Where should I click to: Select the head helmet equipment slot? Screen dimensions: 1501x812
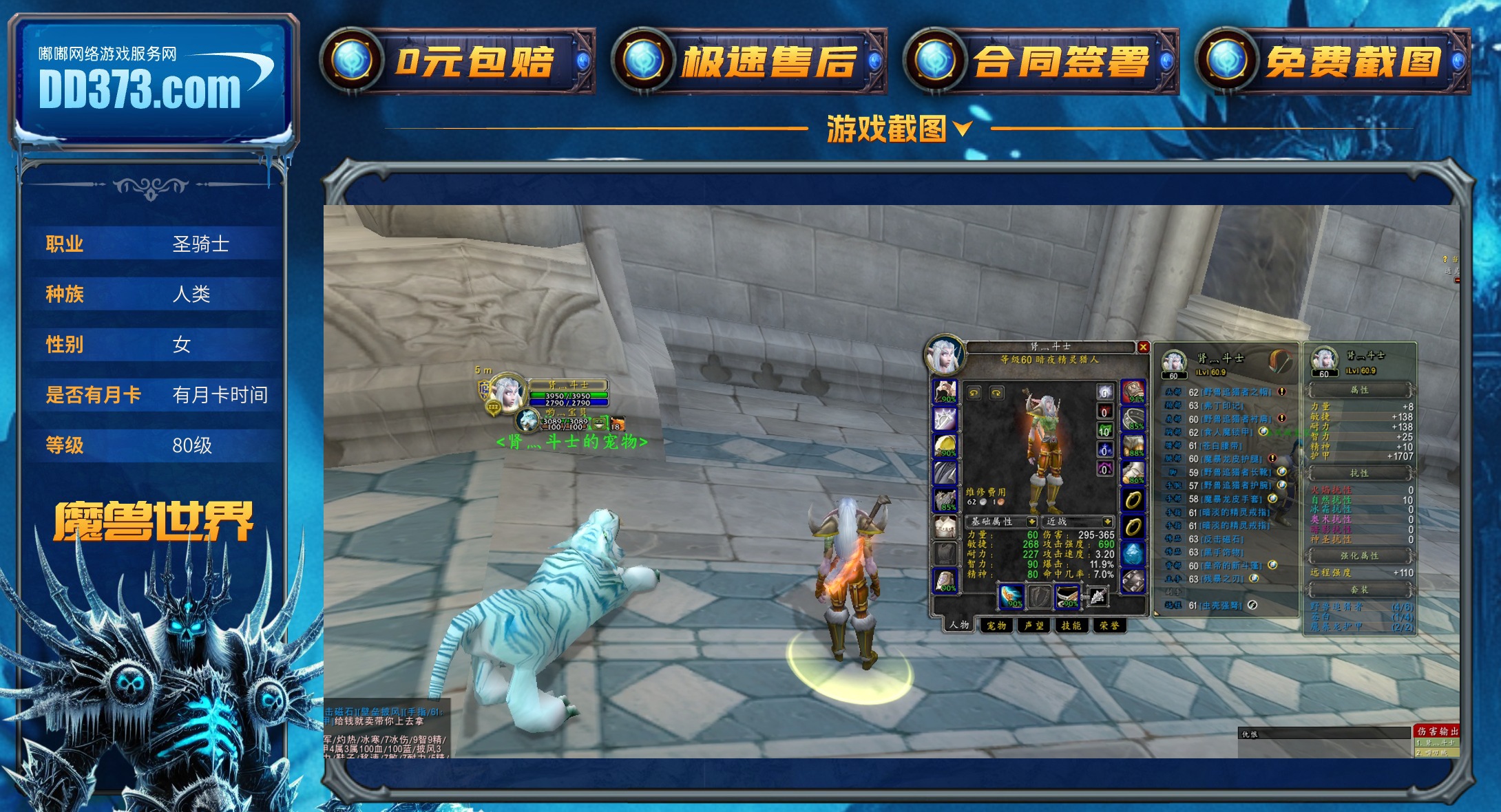(945, 391)
